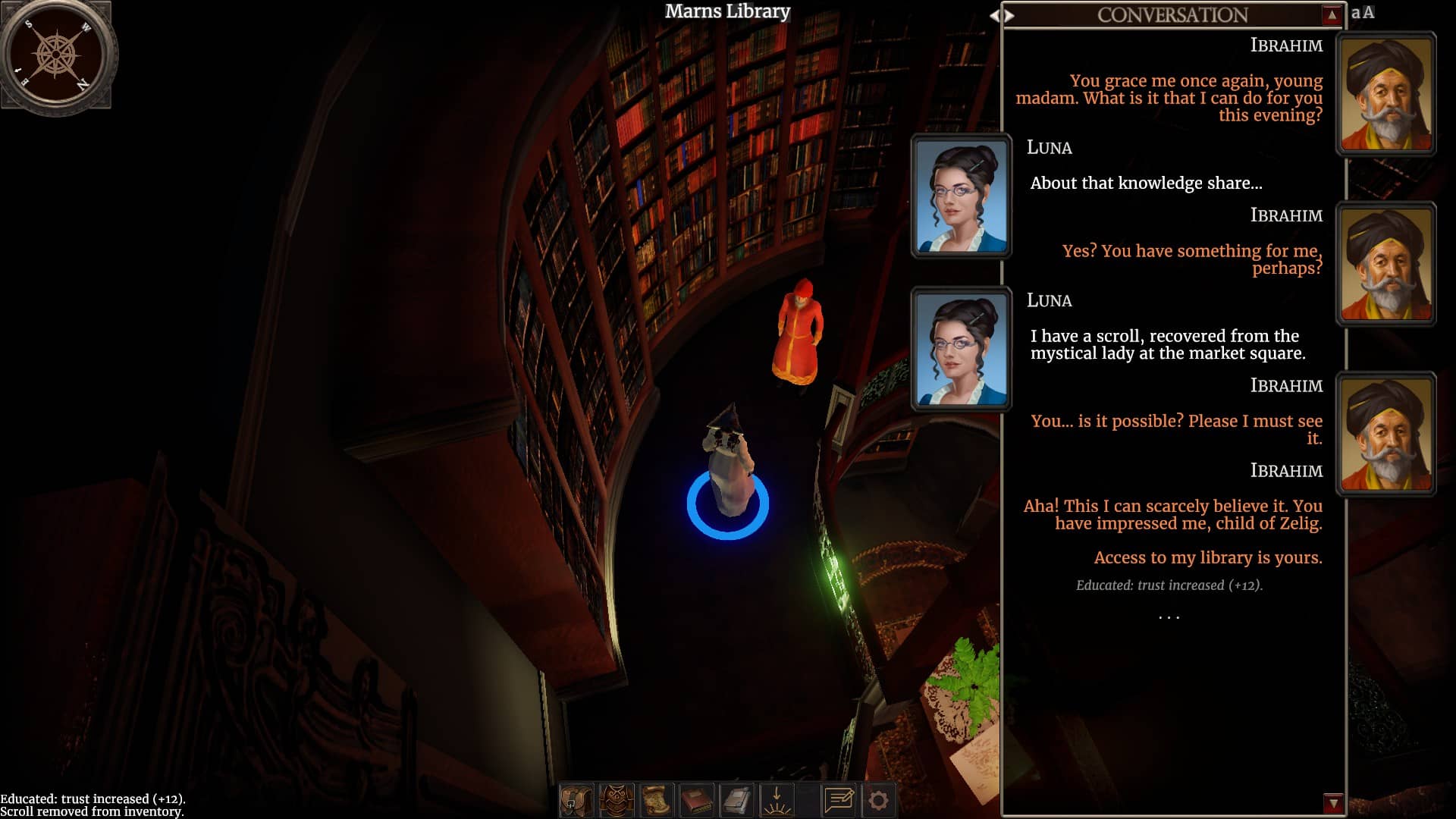The height and width of the screenshot is (819, 1456).
Task: Open the gear settings icon
Action: pyautogui.click(x=879, y=800)
